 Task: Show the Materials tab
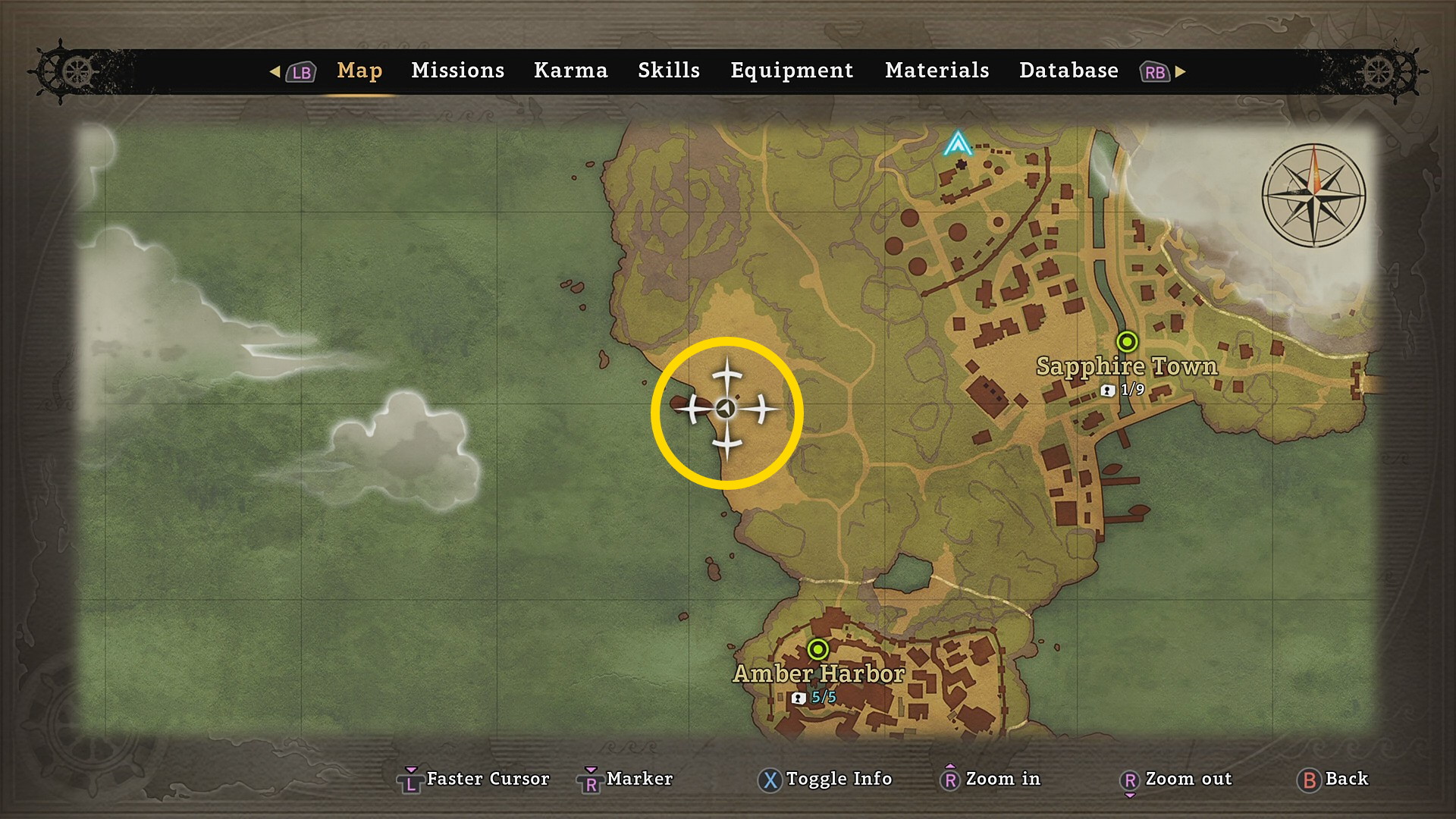click(x=937, y=71)
